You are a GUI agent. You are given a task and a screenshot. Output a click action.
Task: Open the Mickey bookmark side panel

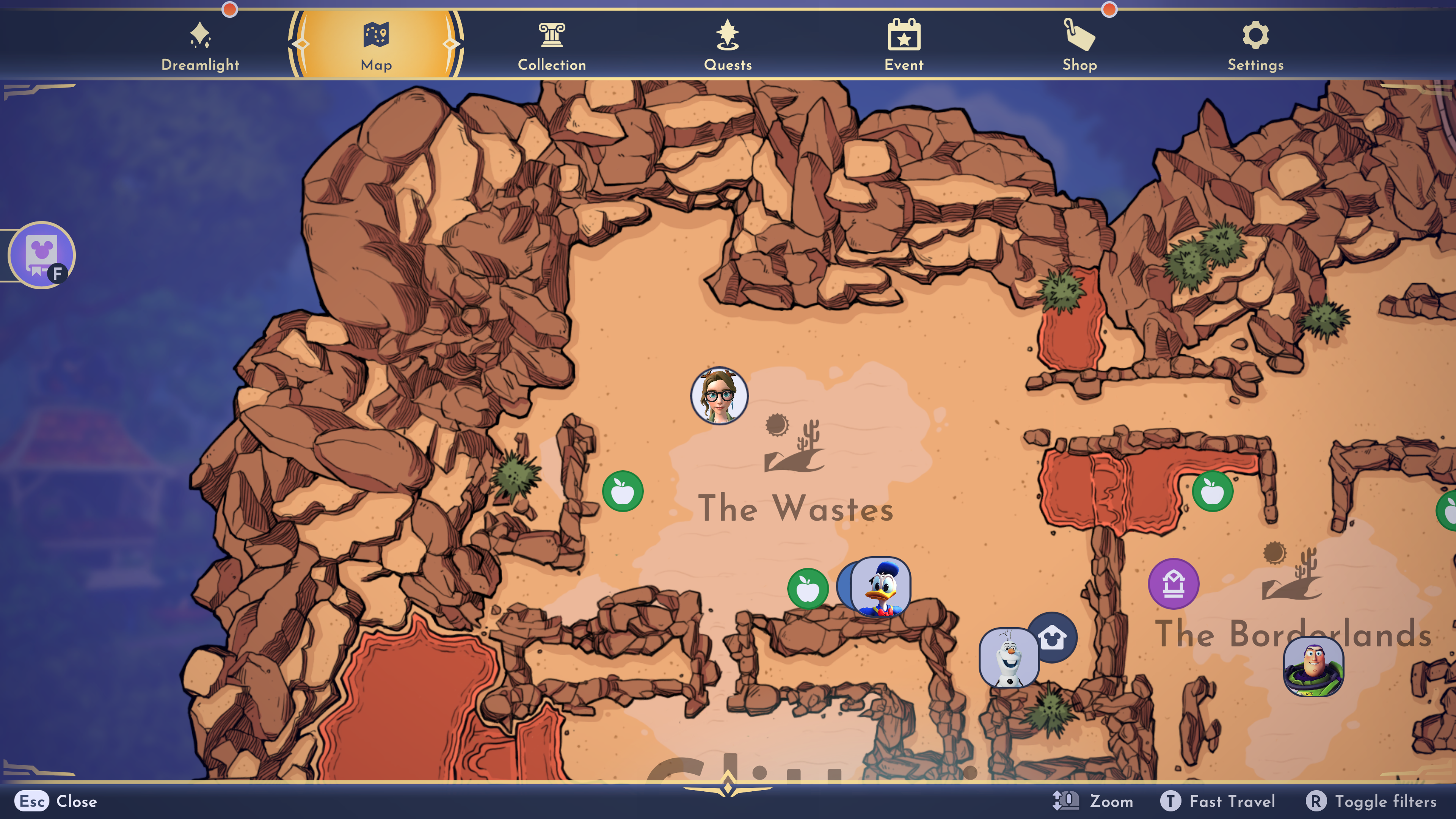pos(41,255)
